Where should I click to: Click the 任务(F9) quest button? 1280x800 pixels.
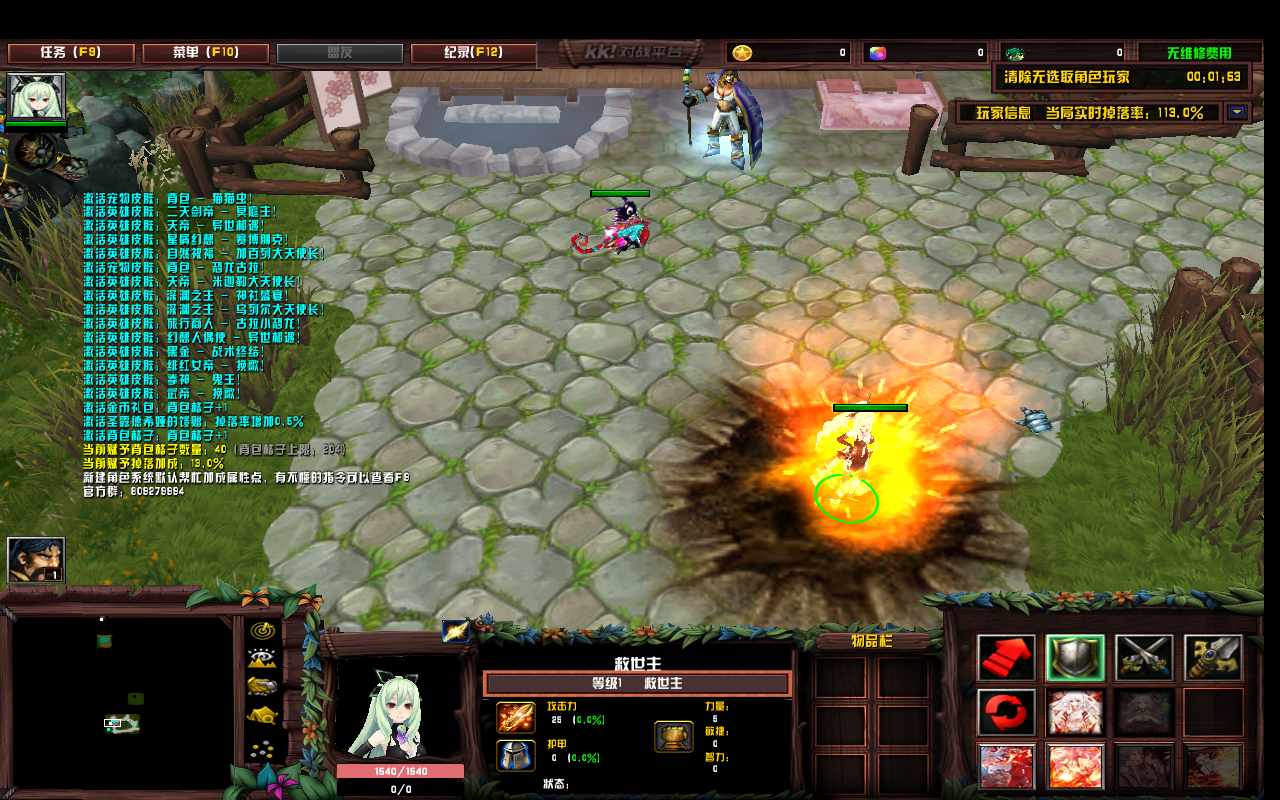click(x=72, y=52)
